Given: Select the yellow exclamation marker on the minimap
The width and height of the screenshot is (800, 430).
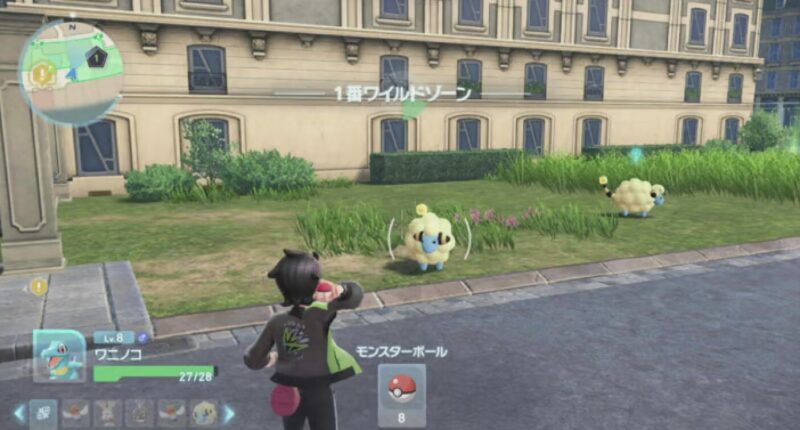Looking at the screenshot, I should [41, 73].
